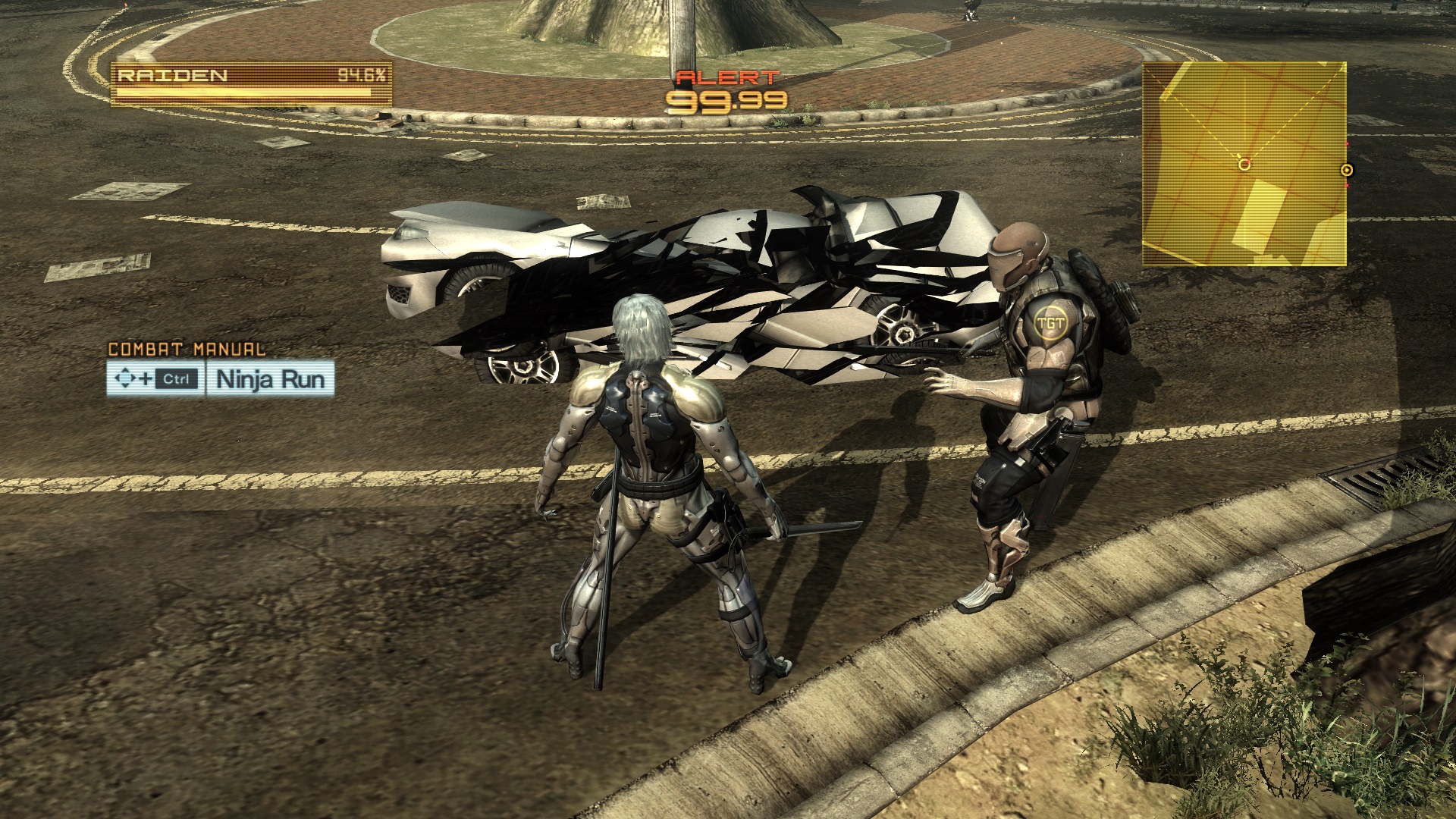The image size is (1456, 819).
Task: Click the RAIDEN name label on health bar
Action: click(x=171, y=75)
